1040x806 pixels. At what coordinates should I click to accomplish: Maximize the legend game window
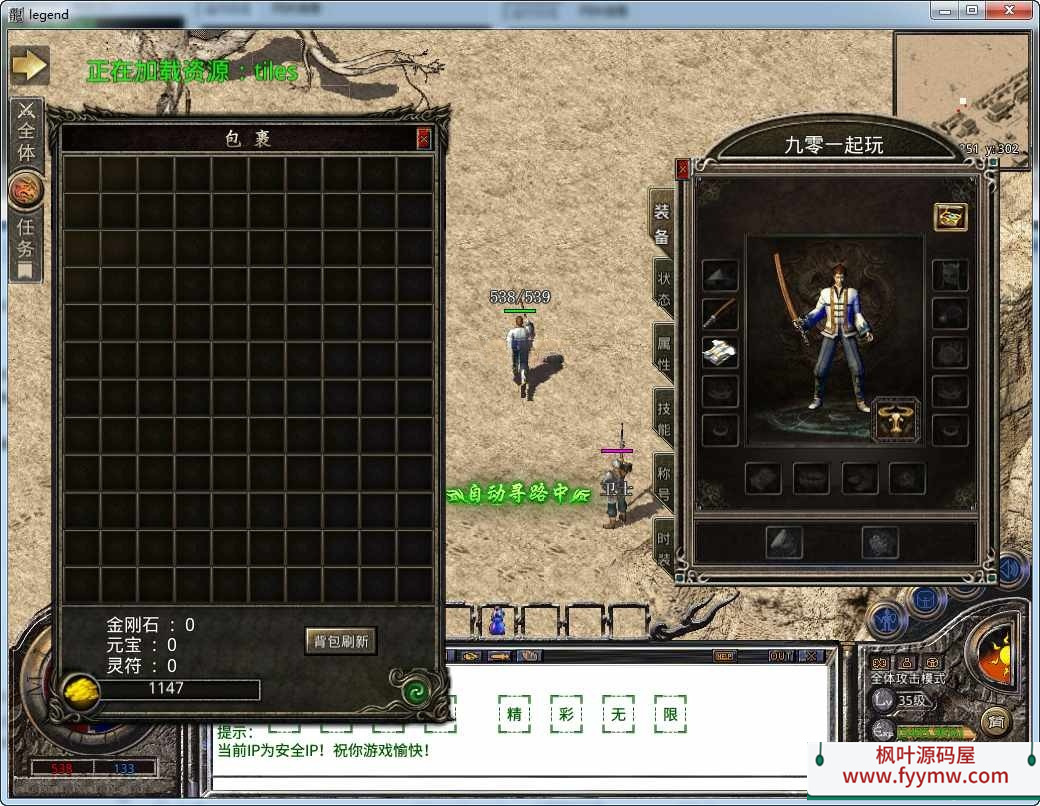click(x=971, y=10)
